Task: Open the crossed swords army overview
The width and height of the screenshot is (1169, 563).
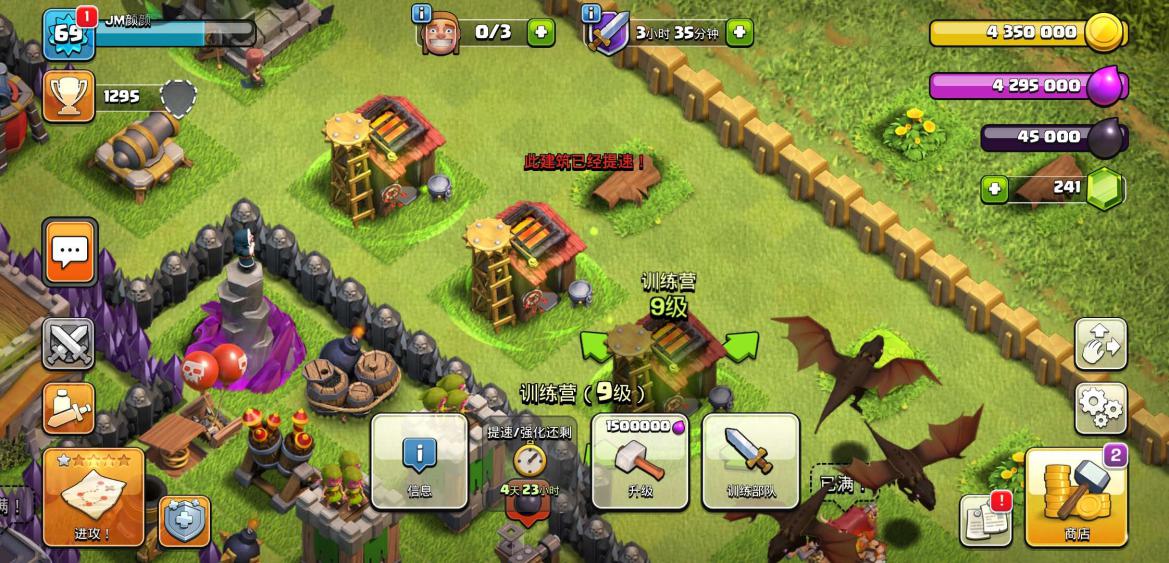Action: point(69,345)
